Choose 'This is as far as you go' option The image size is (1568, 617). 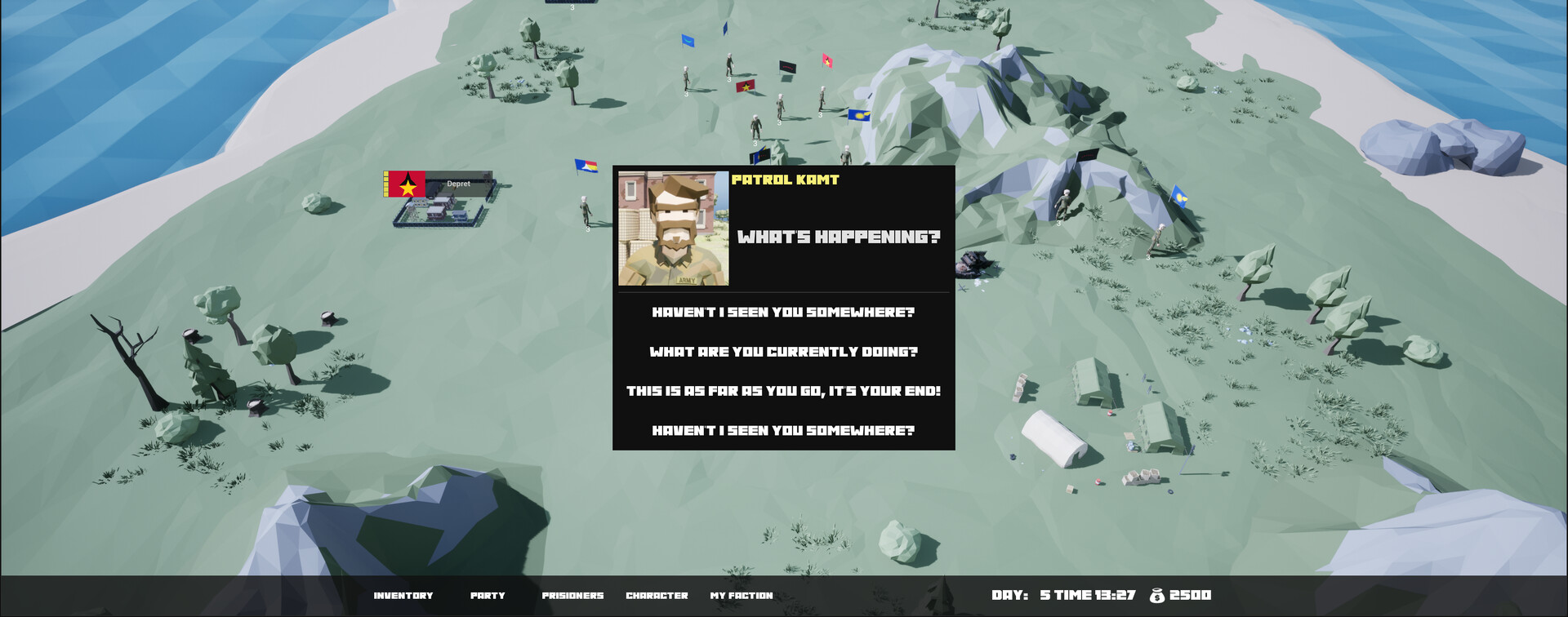pyautogui.click(x=783, y=391)
